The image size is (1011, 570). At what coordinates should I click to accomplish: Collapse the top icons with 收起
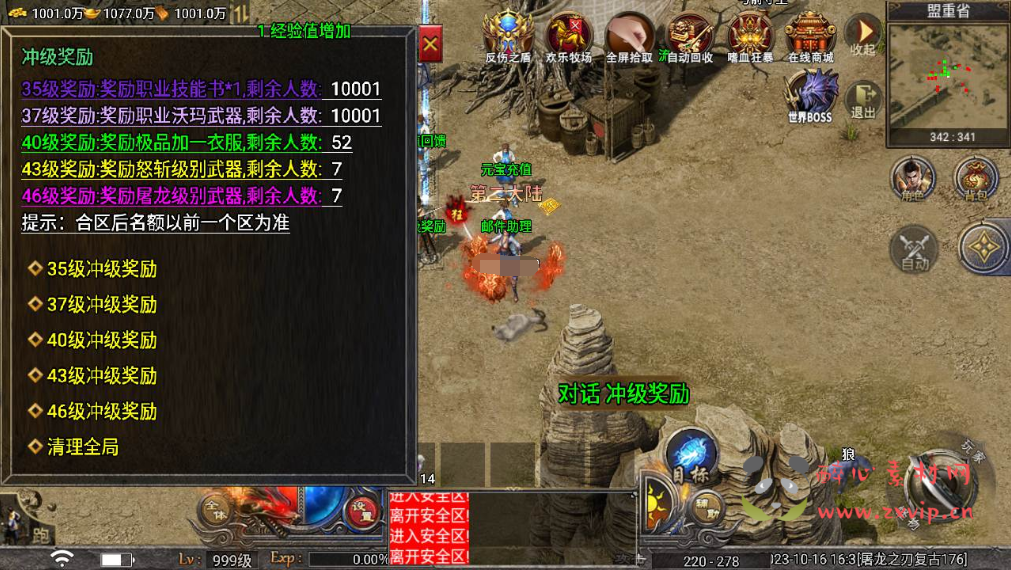click(x=862, y=36)
